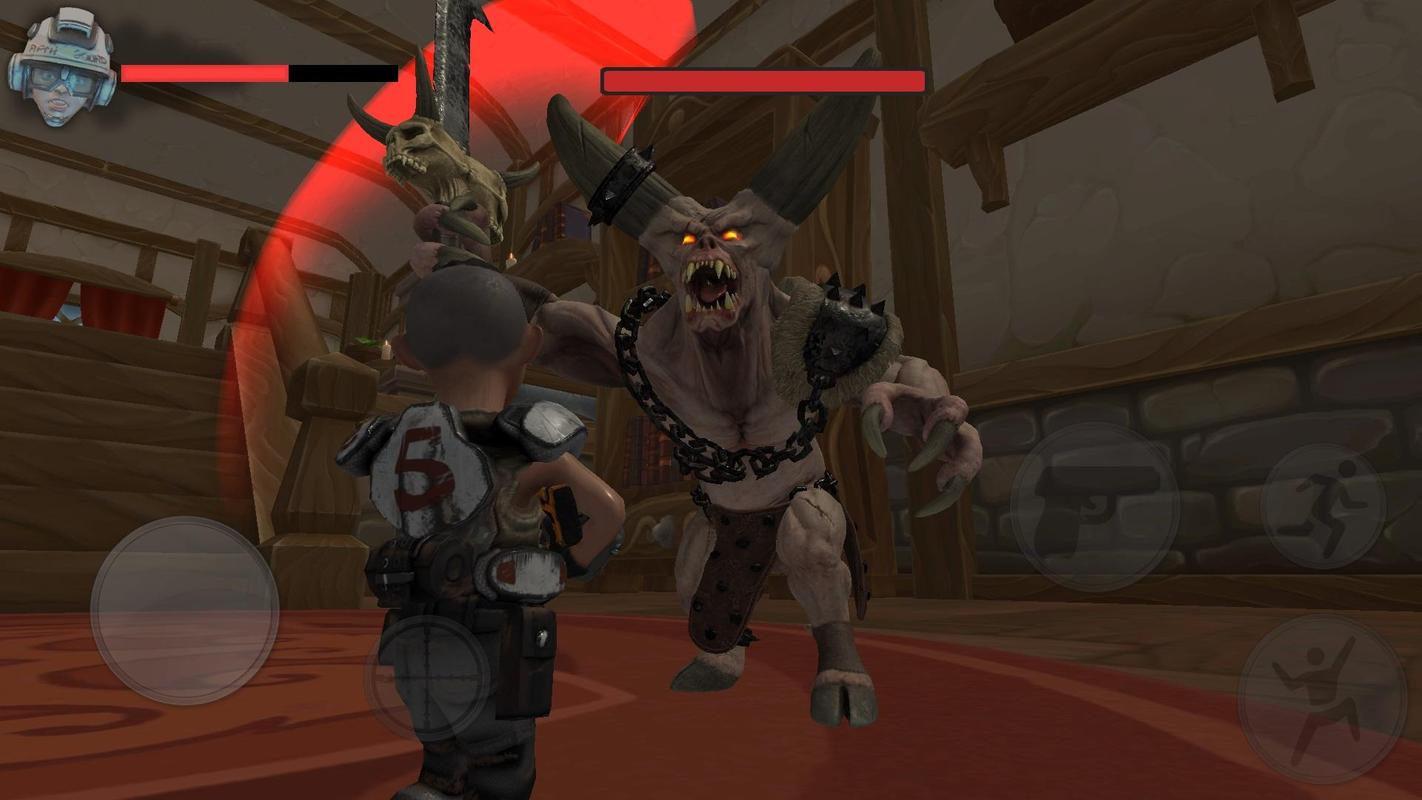1422x800 pixels.
Task: Touch the virtual movement joystick
Action: (x=185, y=610)
